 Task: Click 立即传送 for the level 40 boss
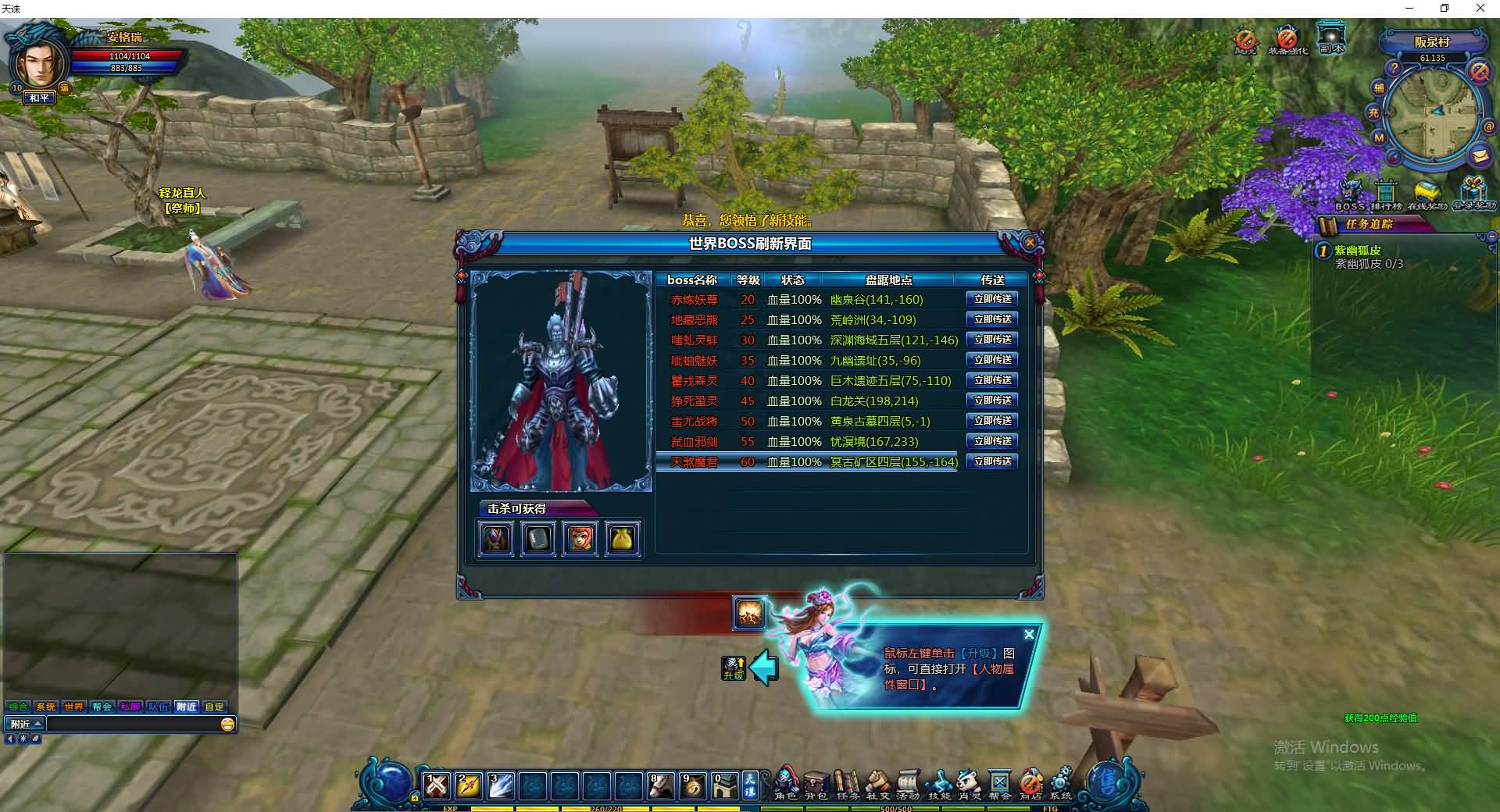point(992,380)
